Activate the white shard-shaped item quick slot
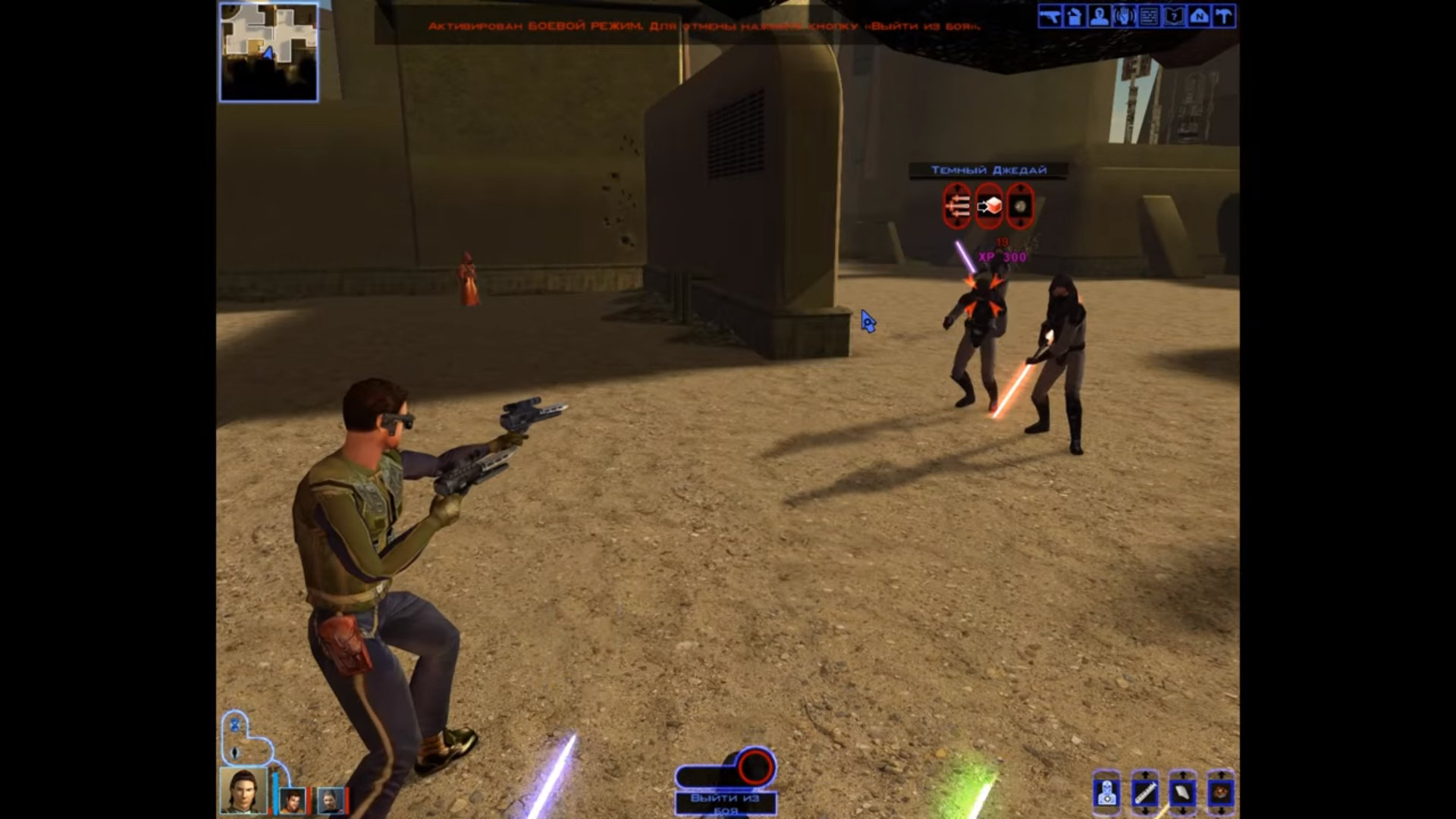Screen dimensions: 1456x819 point(1182,793)
